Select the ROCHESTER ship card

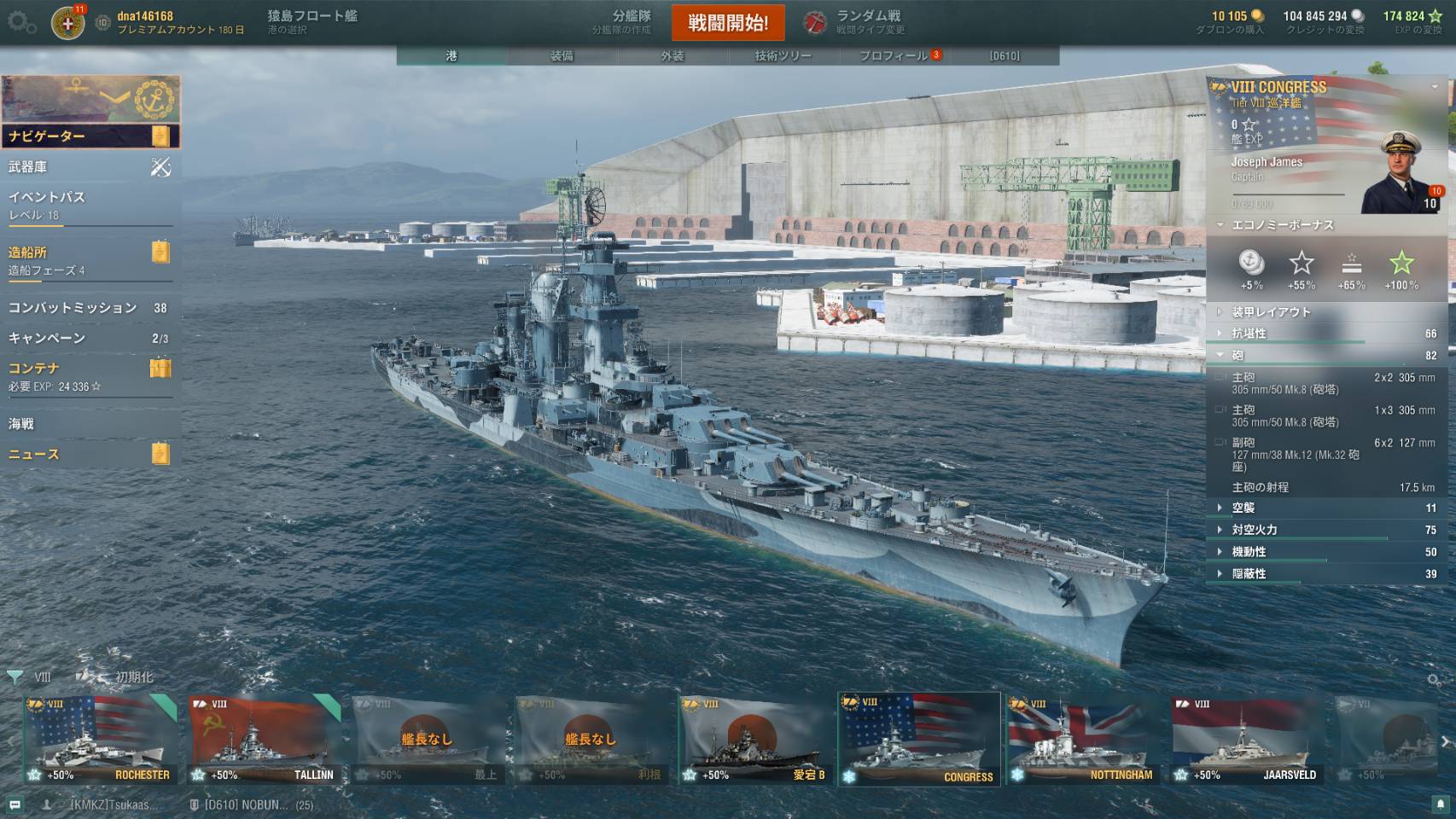(x=100, y=740)
